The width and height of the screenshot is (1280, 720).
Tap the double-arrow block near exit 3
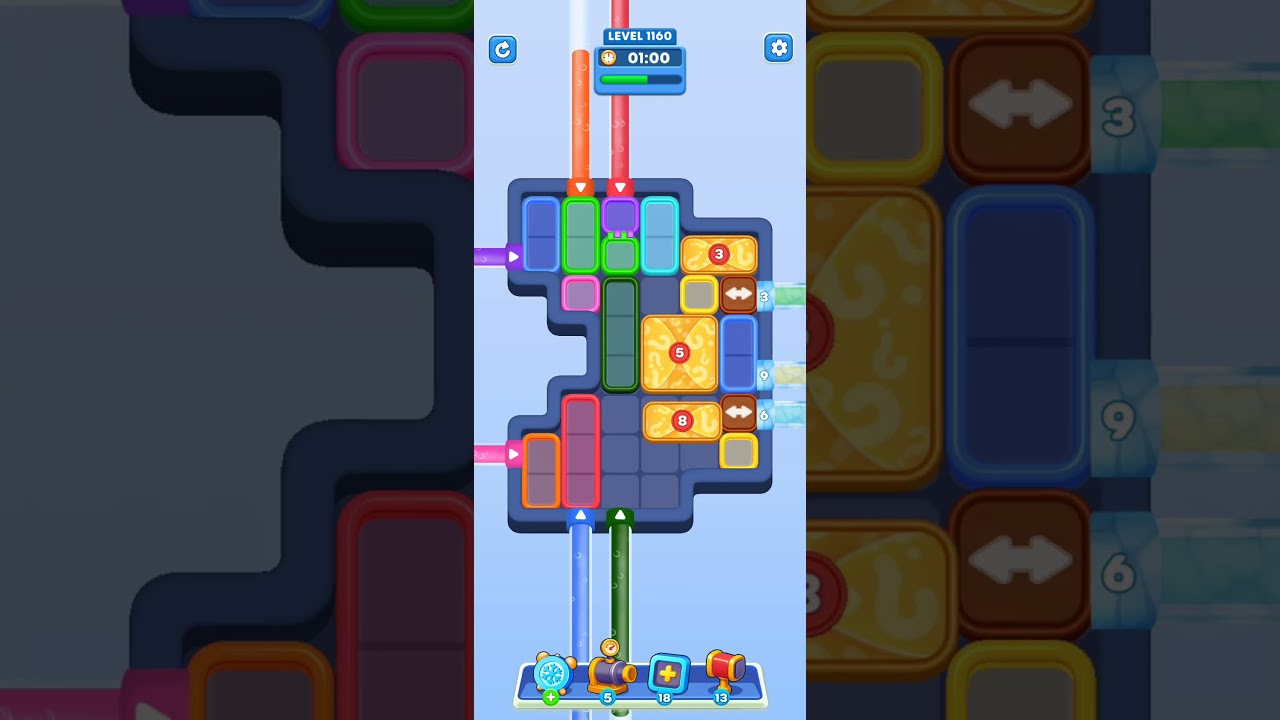coord(737,294)
